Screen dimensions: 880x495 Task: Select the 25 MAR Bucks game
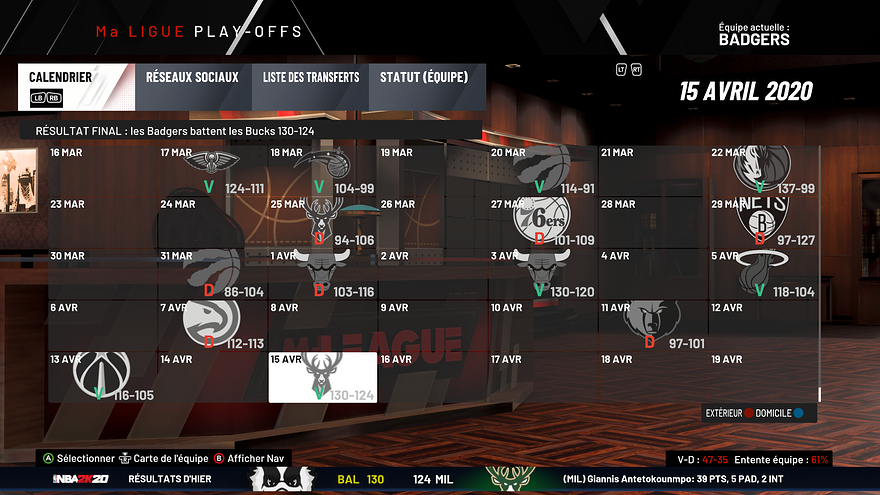pyautogui.click(x=322, y=222)
